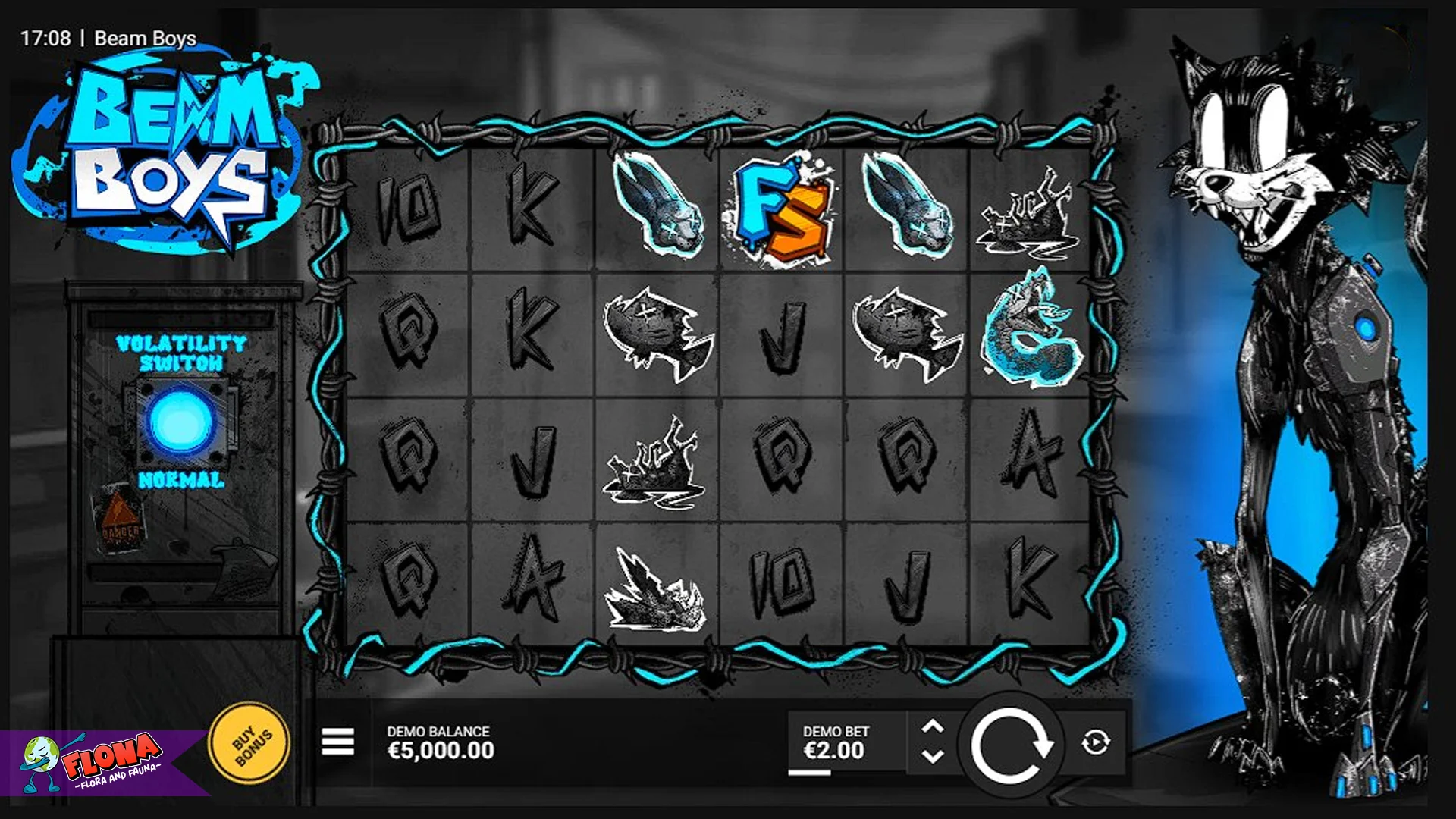
Task: Click the yellow Buy Bonus button
Action: pyautogui.click(x=249, y=744)
